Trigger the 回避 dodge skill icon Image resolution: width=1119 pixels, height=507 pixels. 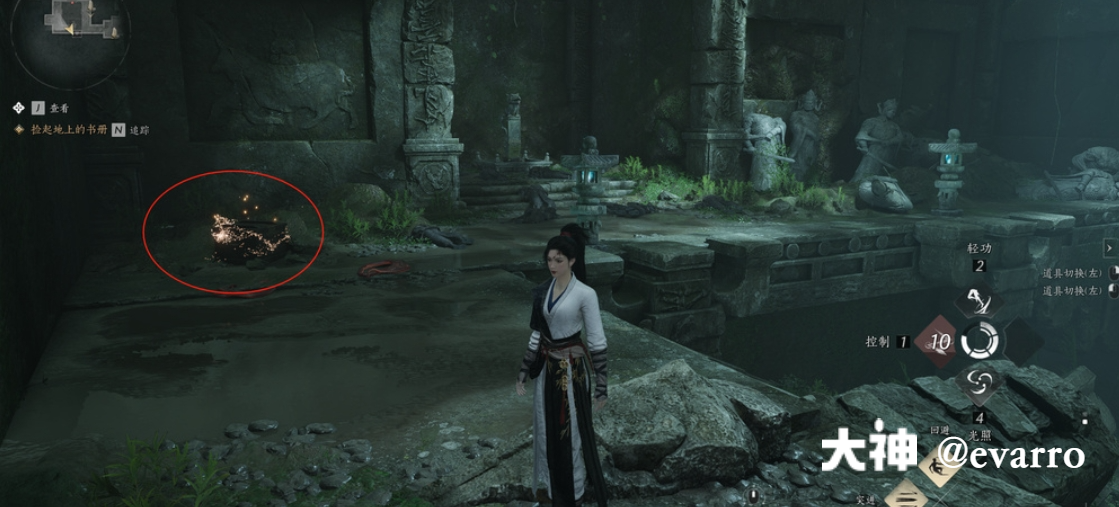(936, 465)
